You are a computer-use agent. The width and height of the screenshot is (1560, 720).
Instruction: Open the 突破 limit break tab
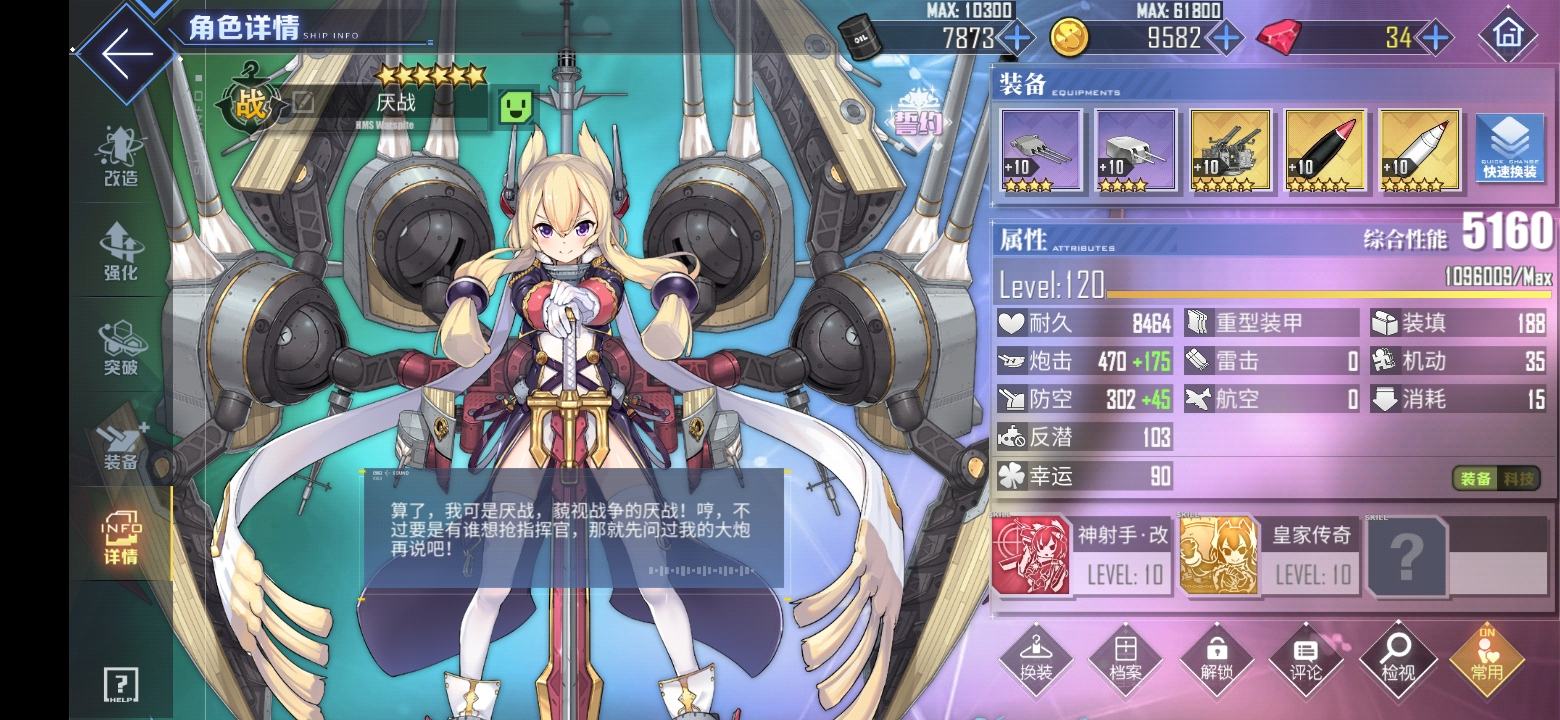point(121,347)
